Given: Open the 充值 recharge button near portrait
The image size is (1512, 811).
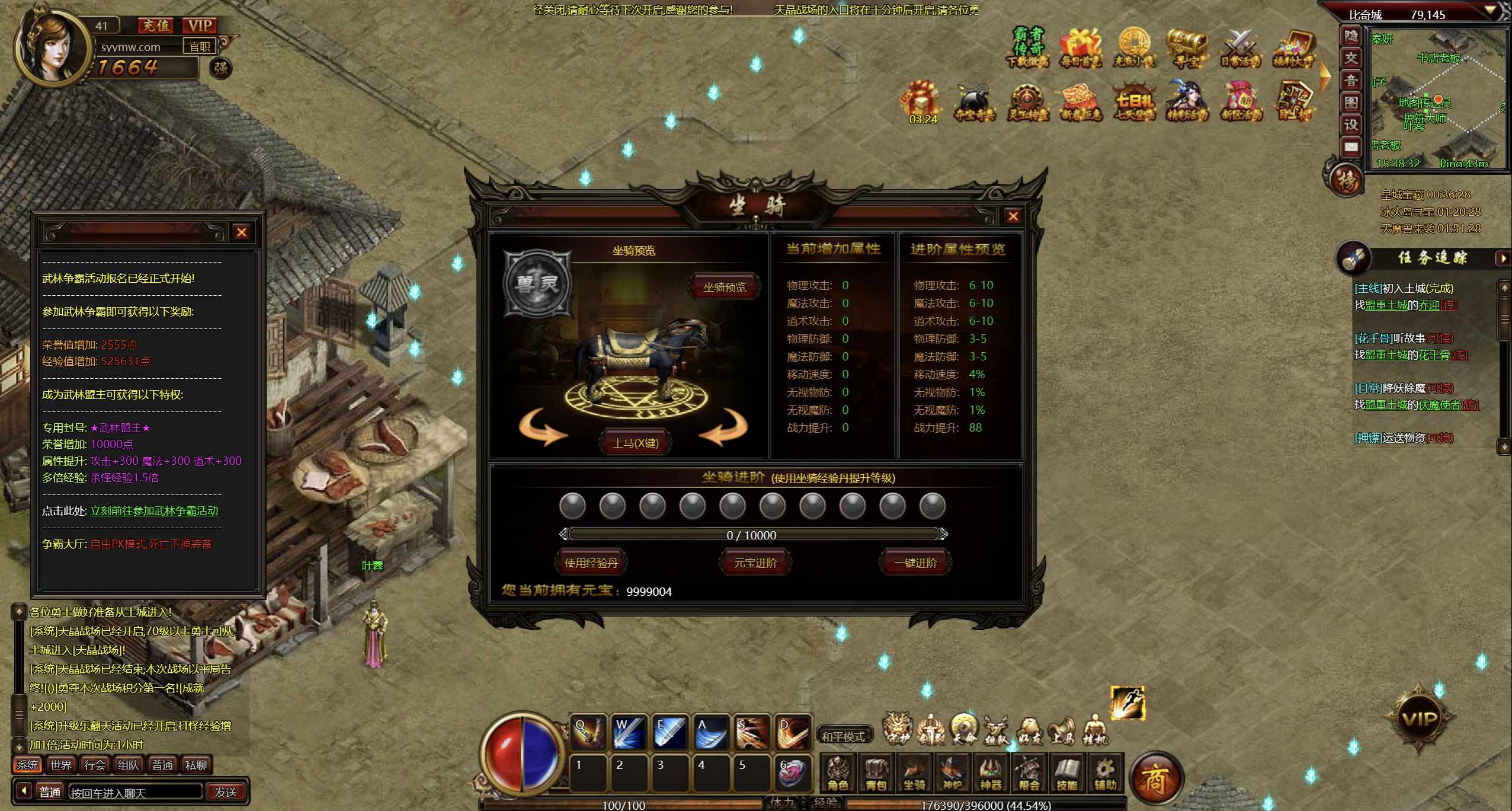Looking at the screenshot, I should [156, 25].
